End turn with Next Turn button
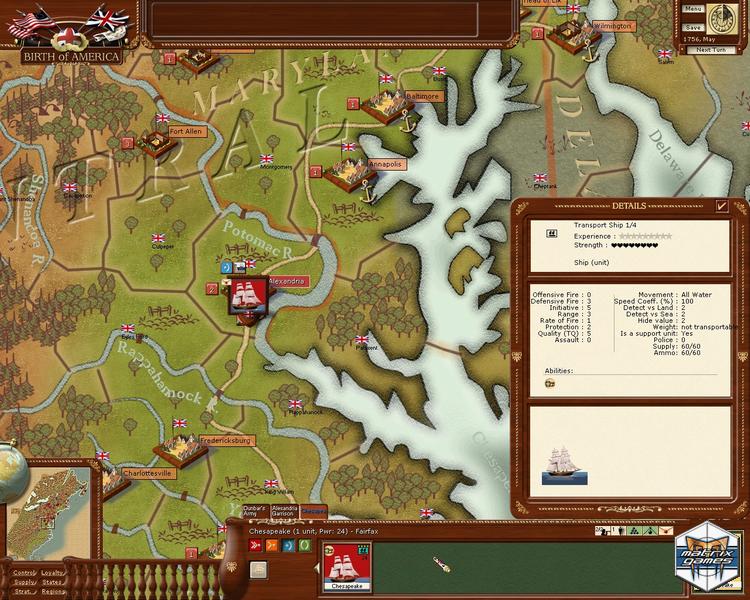The image size is (750, 600). pyautogui.click(x=711, y=49)
